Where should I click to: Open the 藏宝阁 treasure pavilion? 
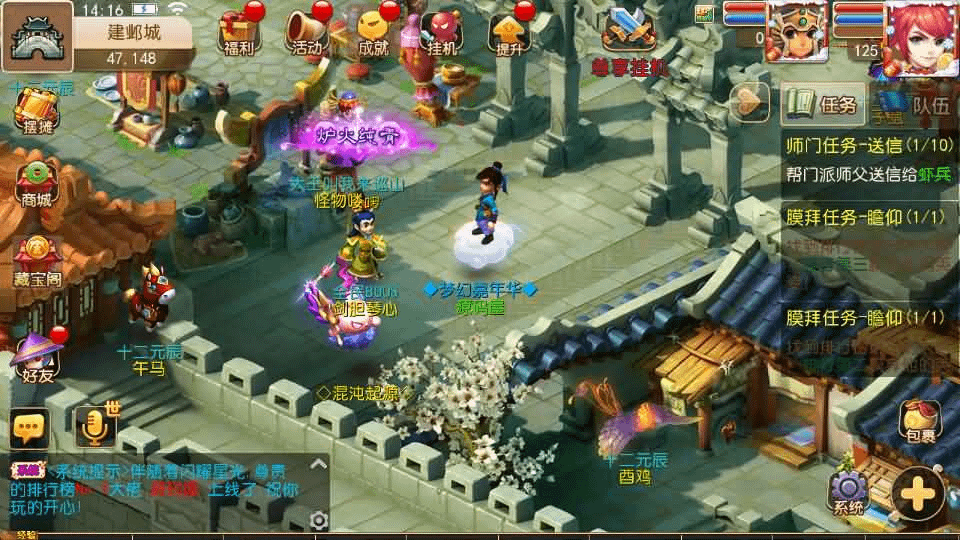pos(38,259)
